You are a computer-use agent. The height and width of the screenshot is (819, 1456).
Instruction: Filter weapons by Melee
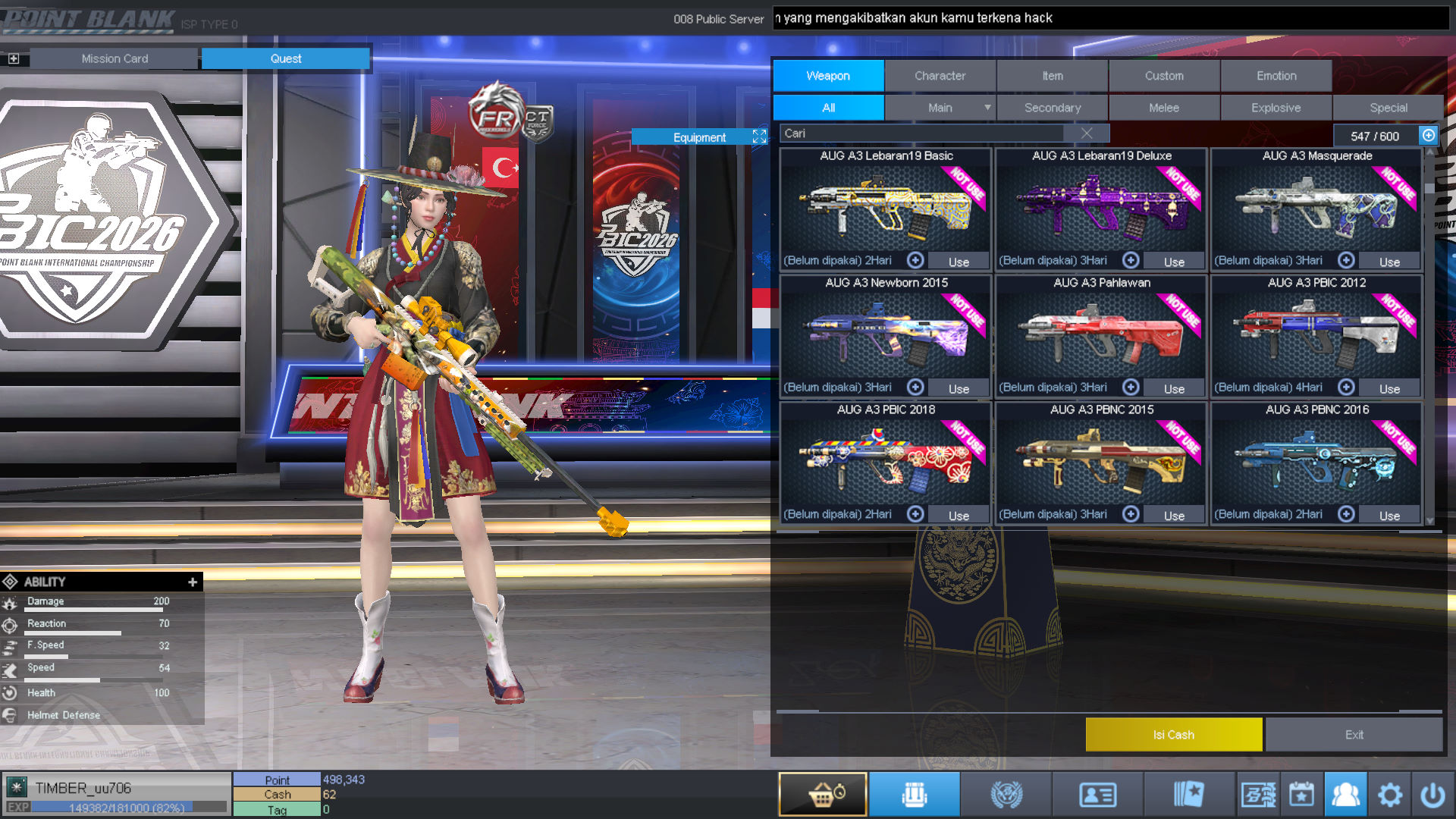pyautogui.click(x=1164, y=108)
